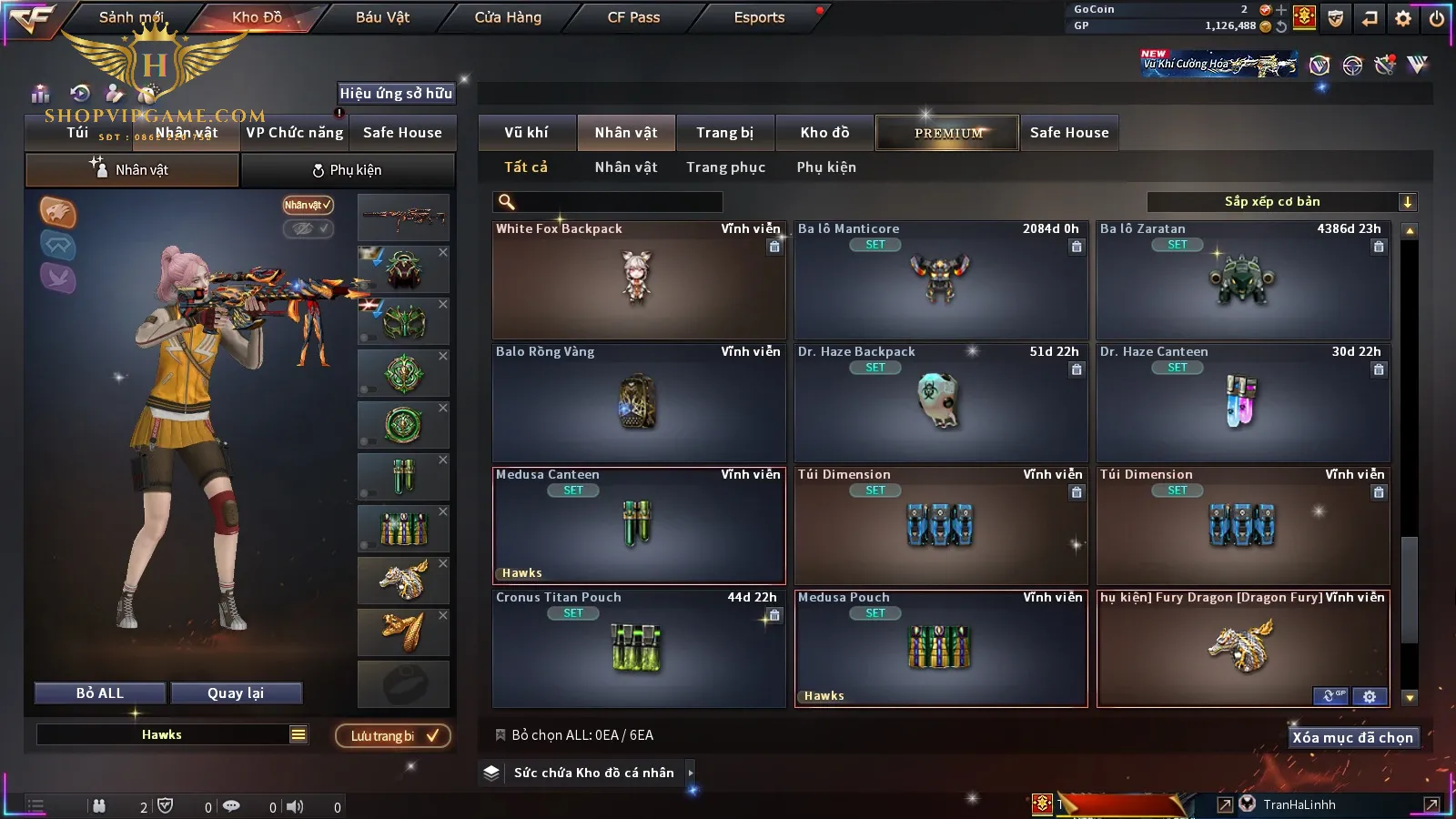Click Xóa mục đã chọn button
Image resolution: width=1456 pixels, height=819 pixels.
click(x=1352, y=738)
